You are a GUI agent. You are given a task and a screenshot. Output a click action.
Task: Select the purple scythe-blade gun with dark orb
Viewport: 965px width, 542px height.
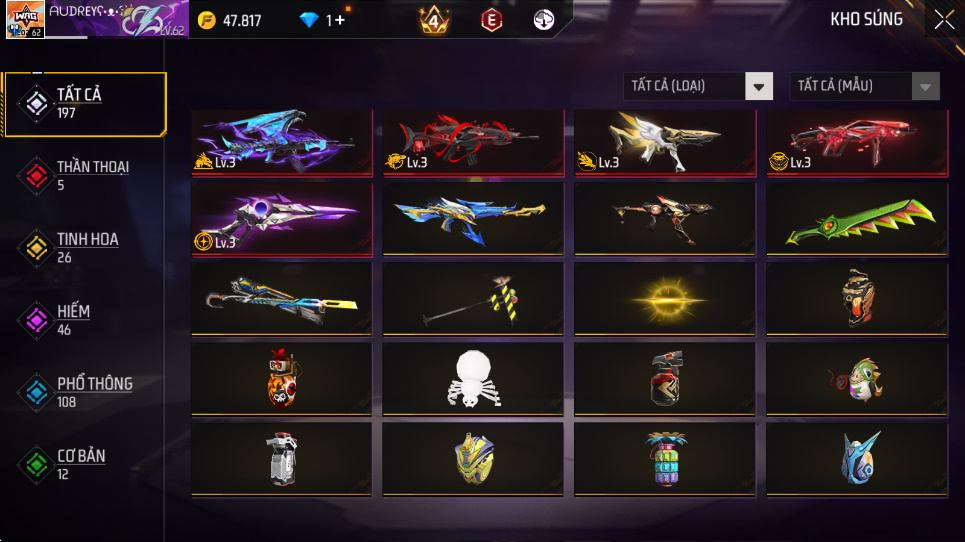coord(280,220)
